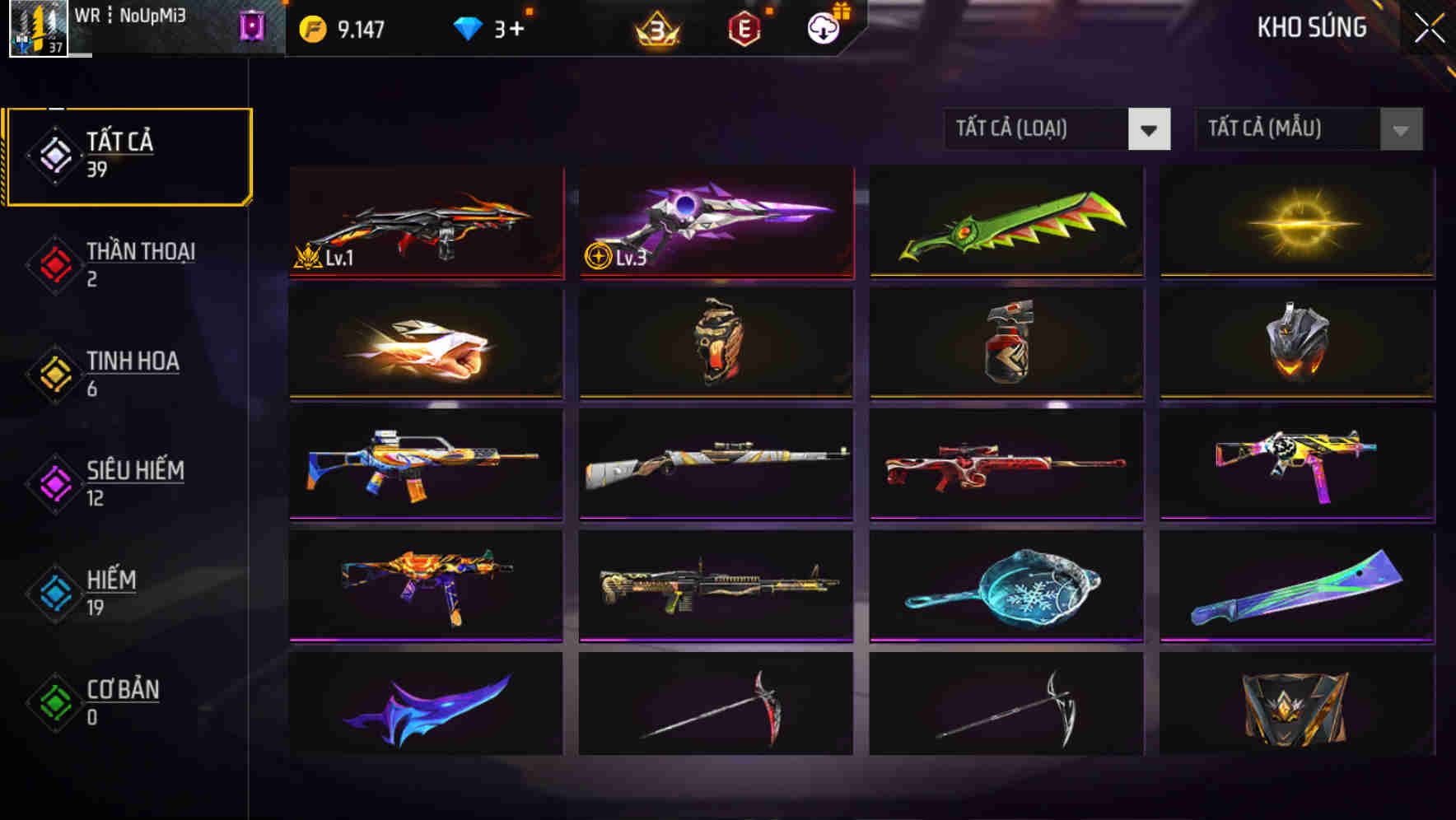Select the CƠ BẢN green rarity icon
Image resolution: width=1456 pixels, height=820 pixels.
(x=54, y=702)
